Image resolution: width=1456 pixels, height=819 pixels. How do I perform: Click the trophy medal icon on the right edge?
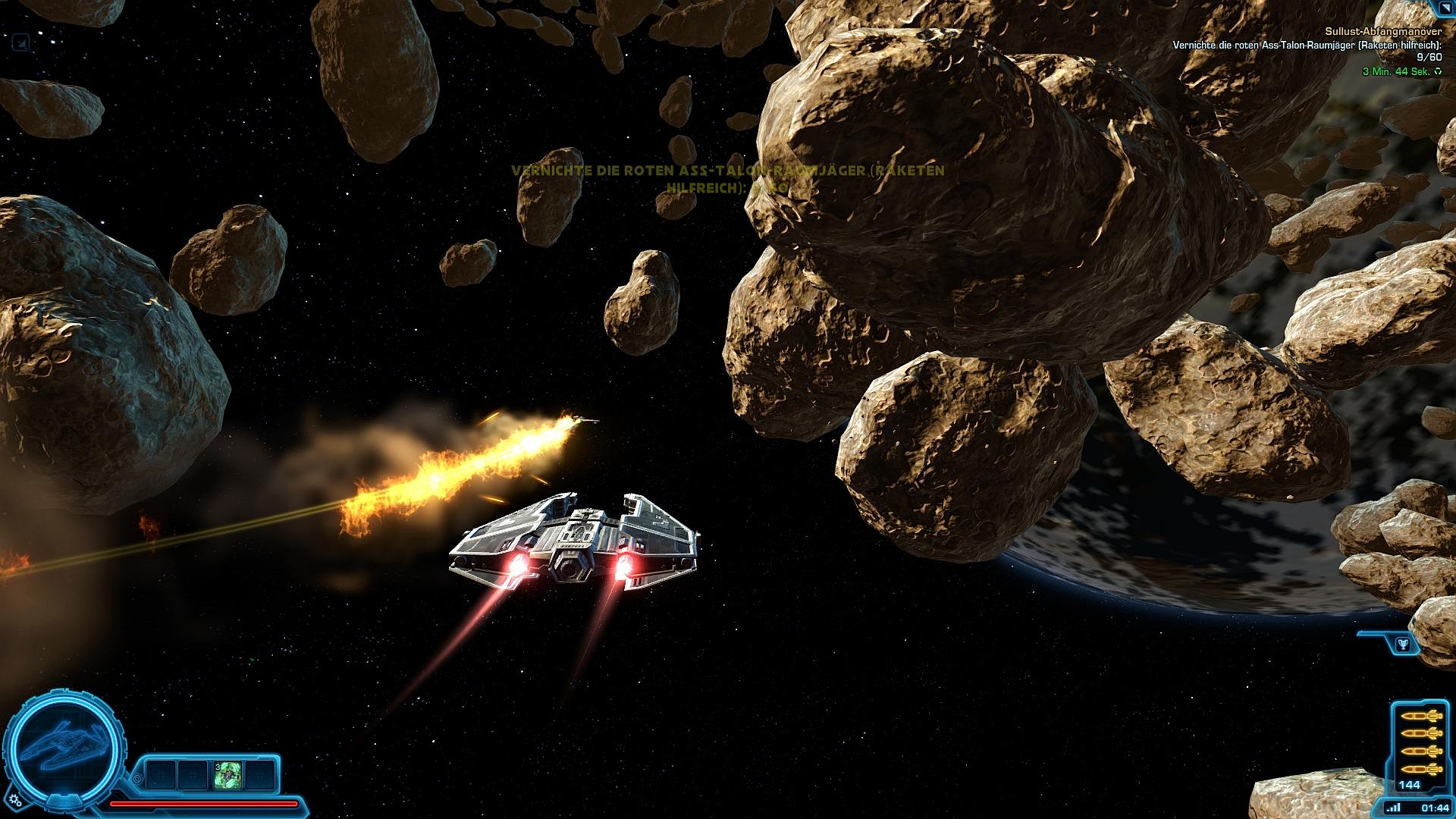pos(1403,644)
